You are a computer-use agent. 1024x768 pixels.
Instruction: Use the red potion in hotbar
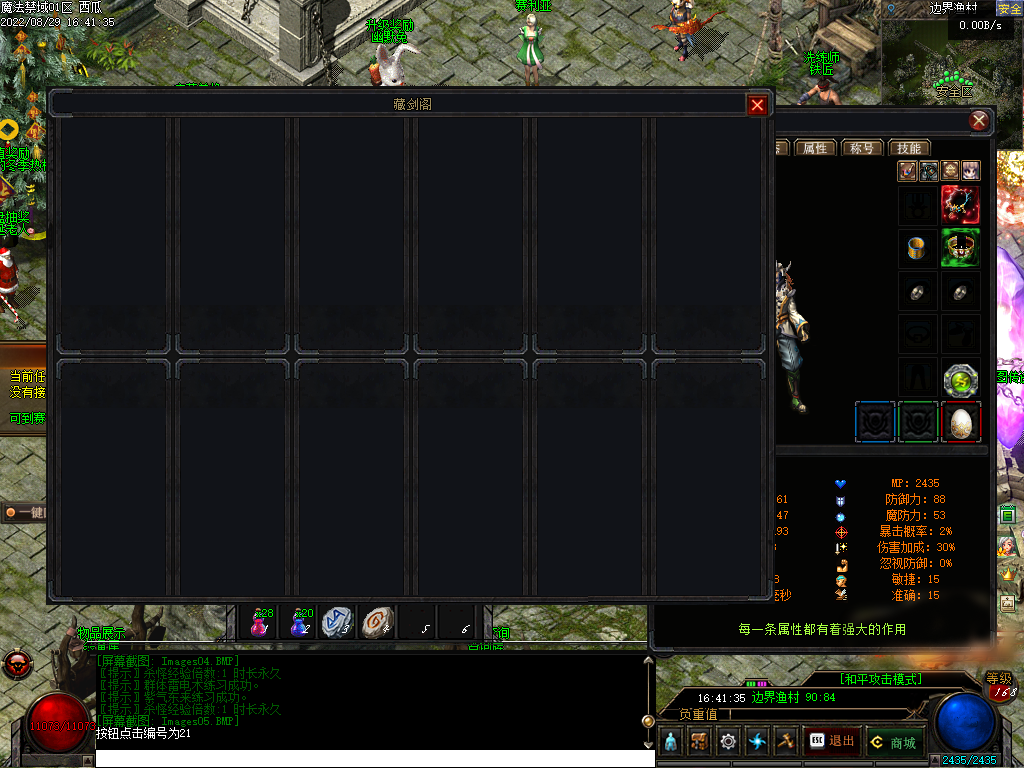coord(260,623)
